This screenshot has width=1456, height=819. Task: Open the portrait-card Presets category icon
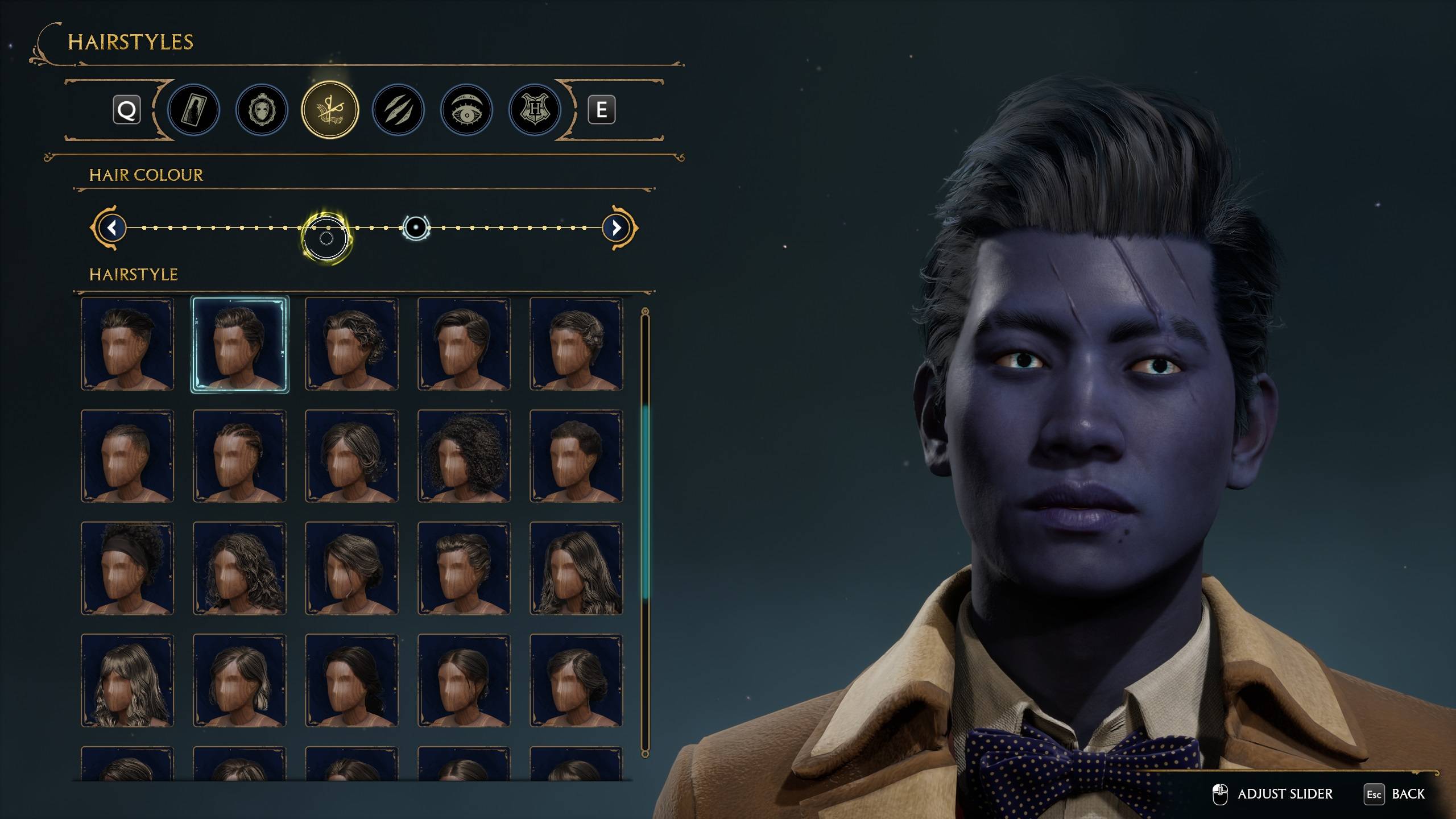(193, 110)
